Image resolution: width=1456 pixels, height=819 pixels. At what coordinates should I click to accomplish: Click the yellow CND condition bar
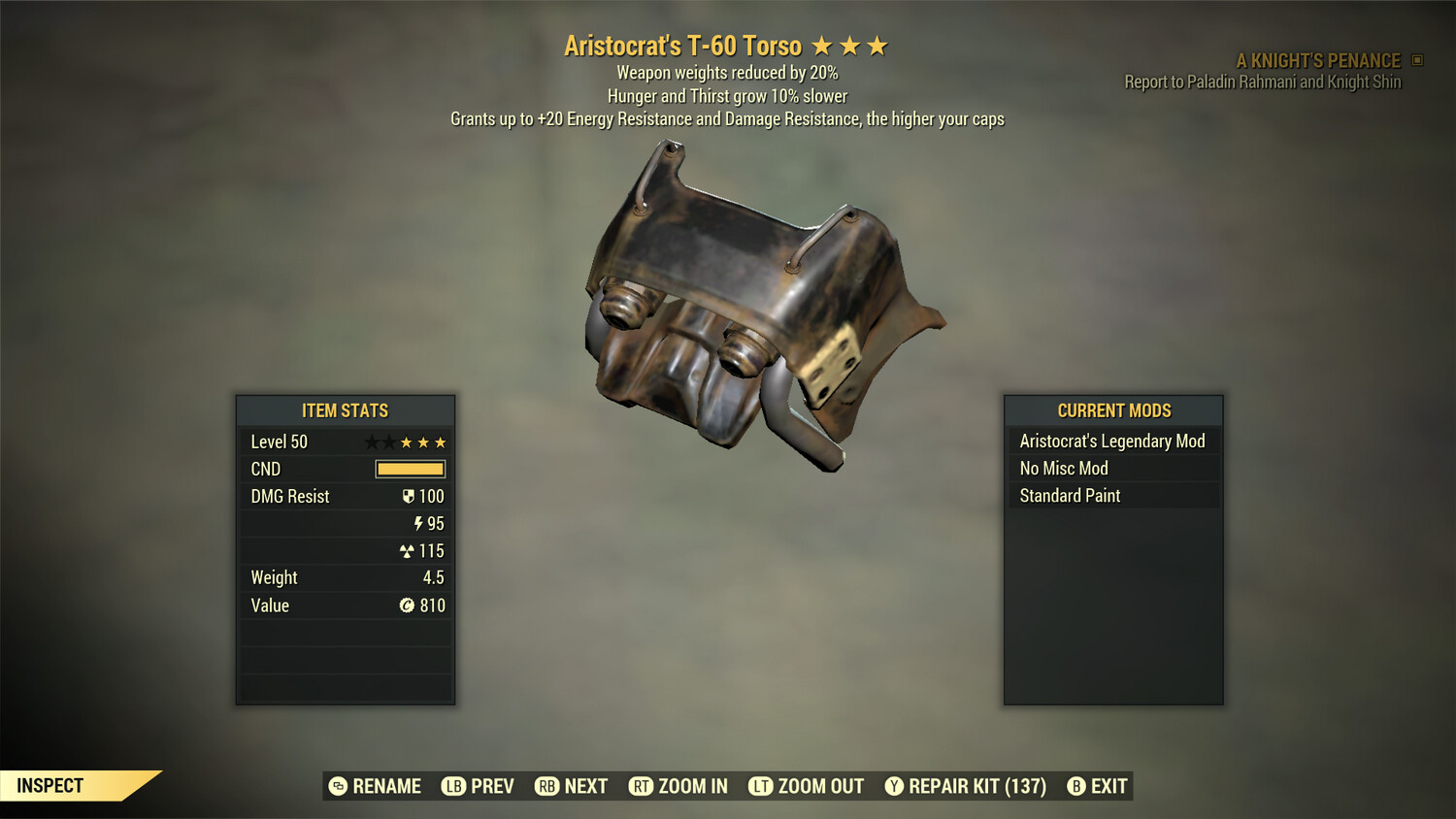pyautogui.click(x=408, y=469)
